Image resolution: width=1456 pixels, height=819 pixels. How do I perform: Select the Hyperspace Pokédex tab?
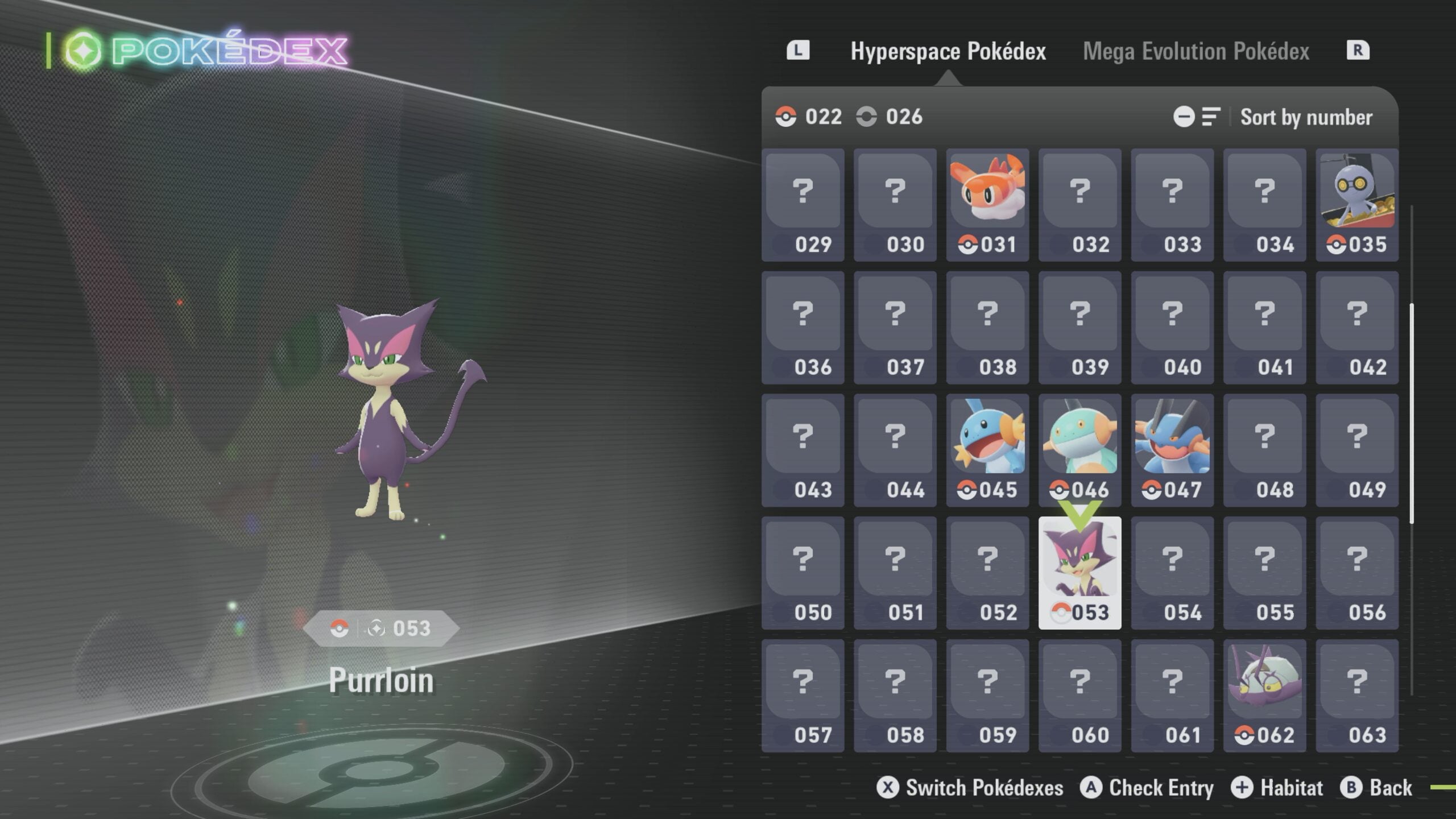[x=948, y=51]
